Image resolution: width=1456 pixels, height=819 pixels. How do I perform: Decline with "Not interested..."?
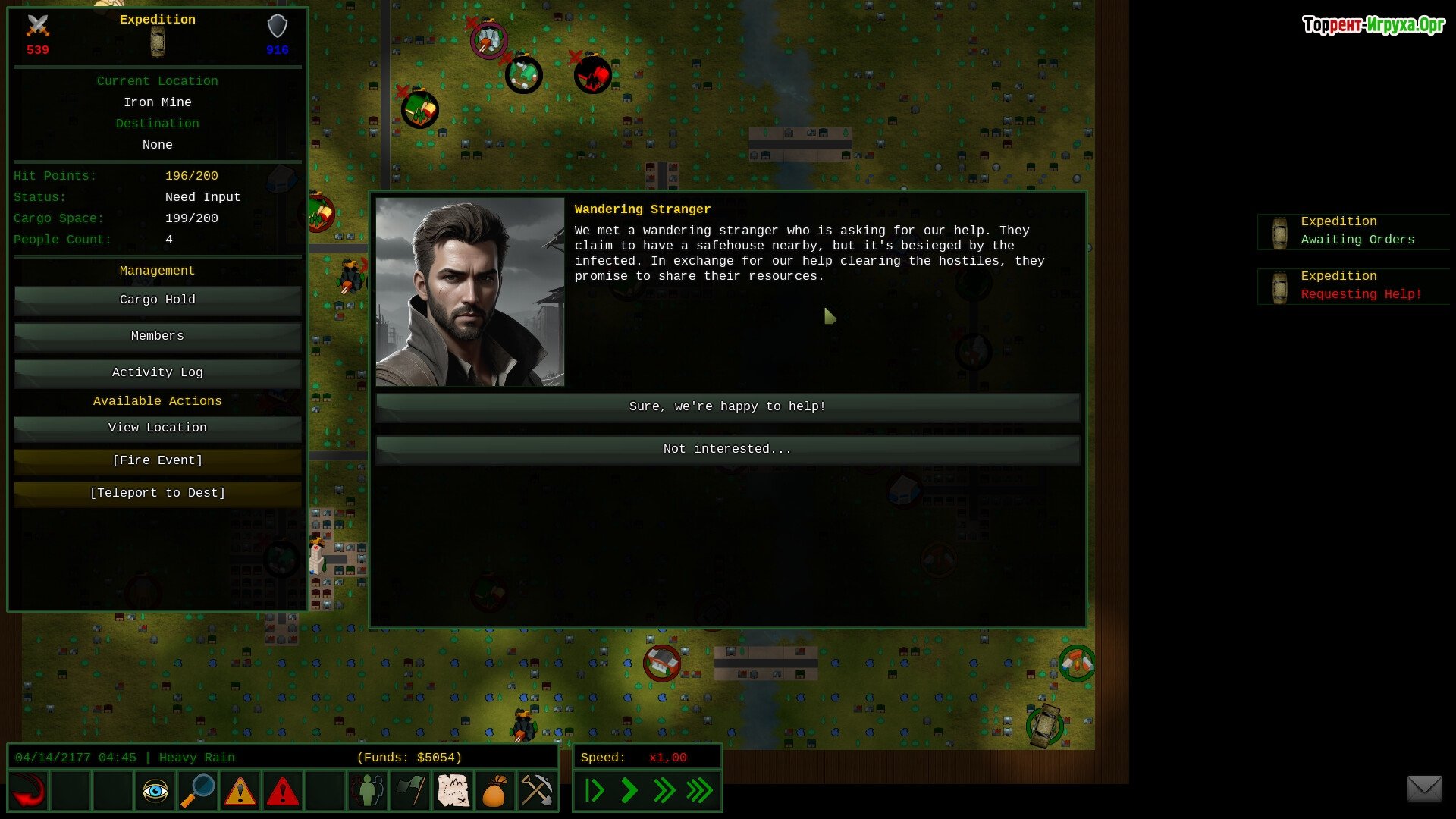coord(727,450)
